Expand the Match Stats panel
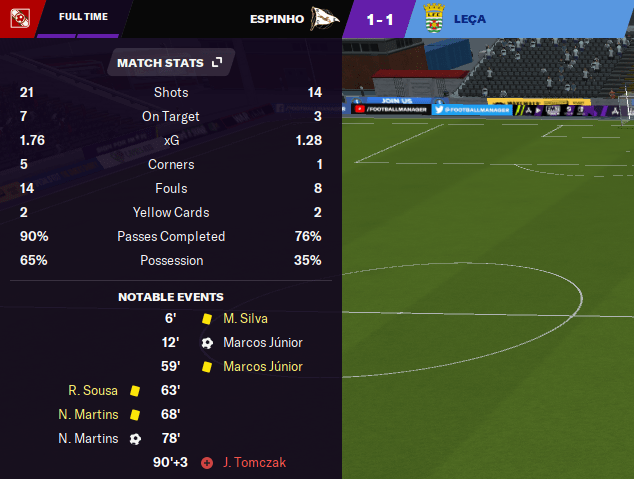Viewport: 634px width, 479px height. (217, 63)
